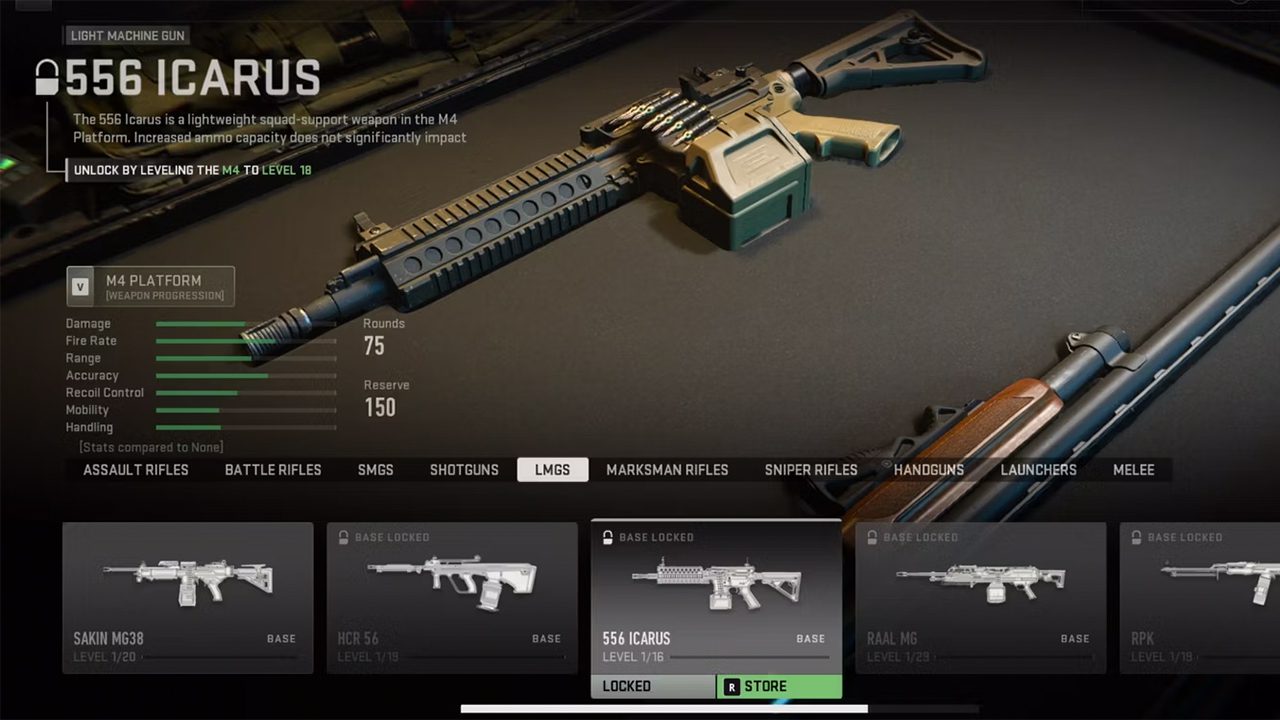Click the Locked status button

[653, 687]
